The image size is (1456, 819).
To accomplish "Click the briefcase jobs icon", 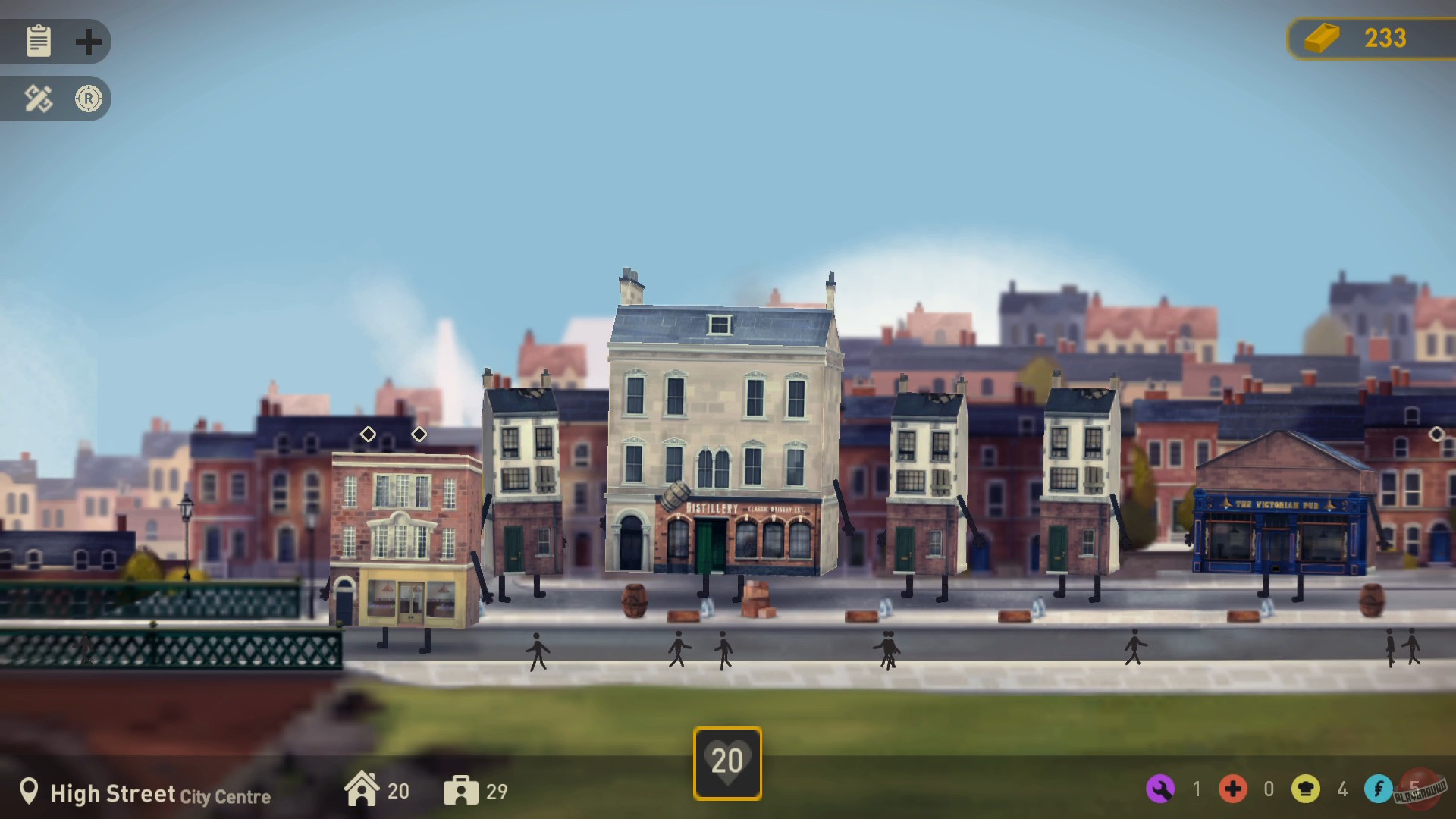I will [x=462, y=790].
